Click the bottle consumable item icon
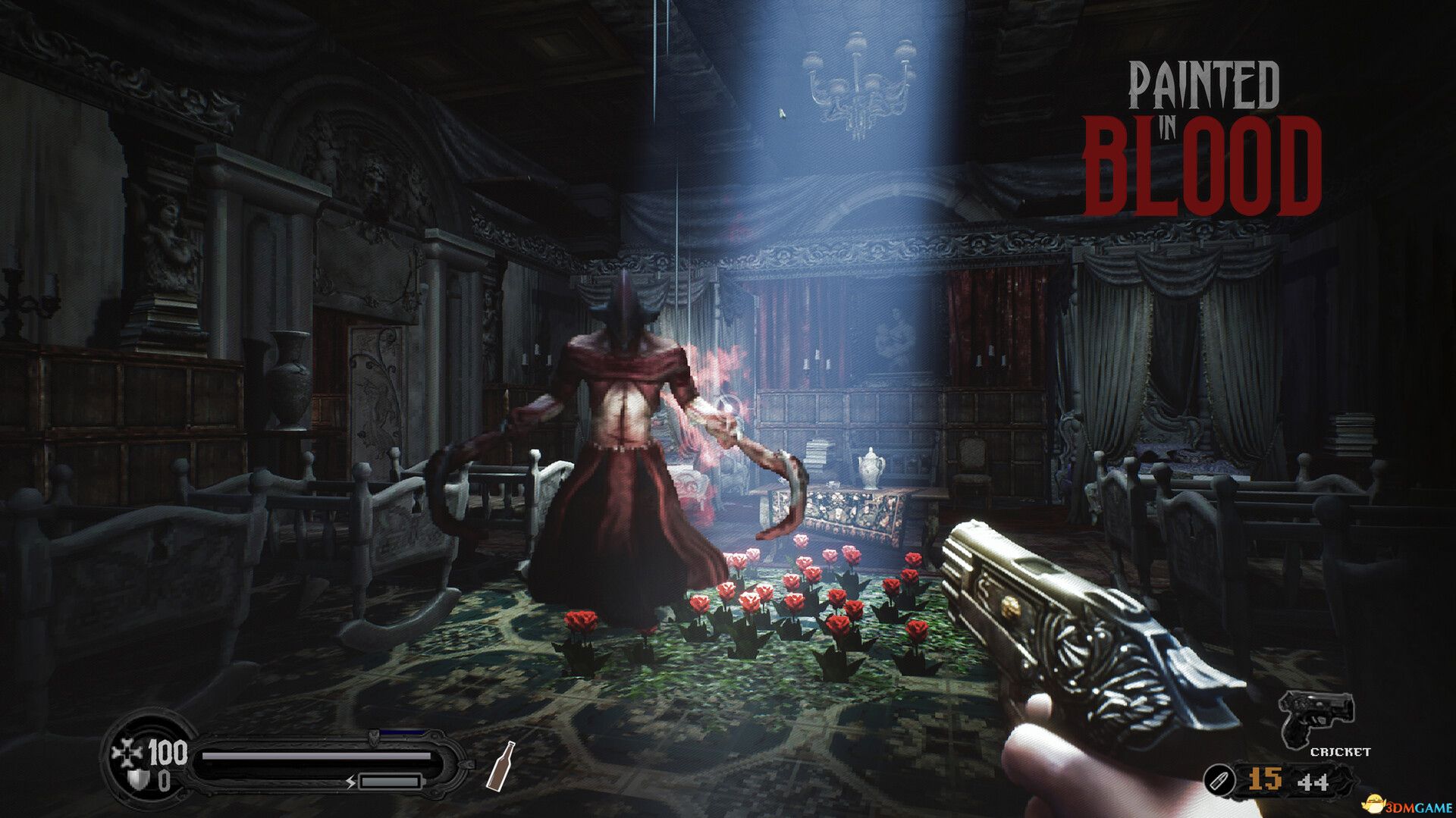 click(x=501, y=767)
